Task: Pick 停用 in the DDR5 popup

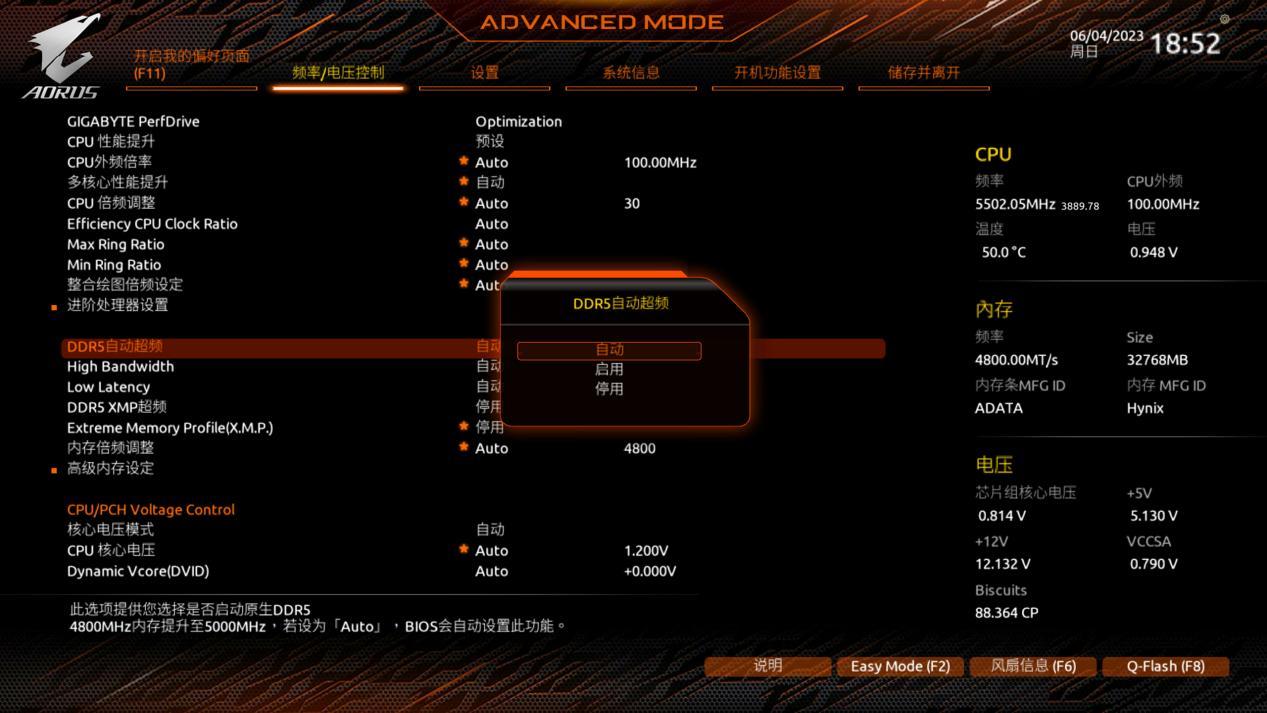Action: tap(609, 388)
